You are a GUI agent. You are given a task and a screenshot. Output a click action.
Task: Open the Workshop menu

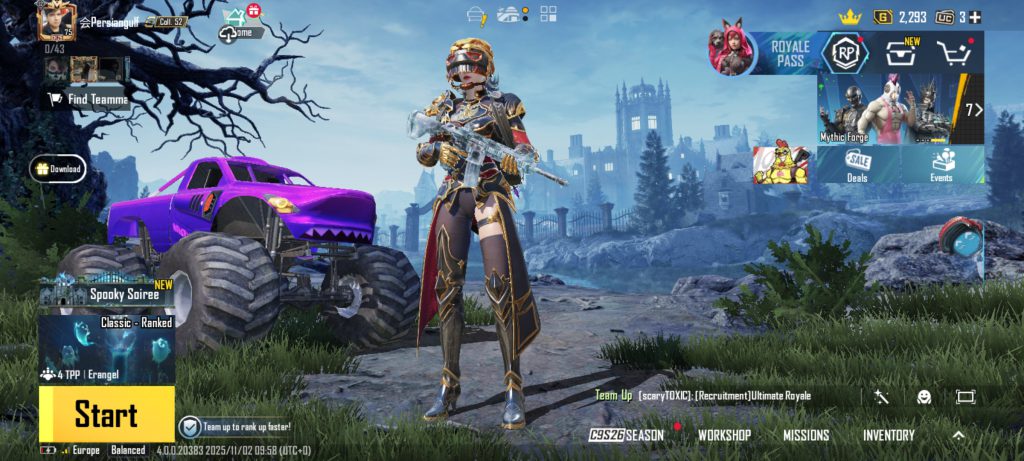[x=724, y=435]
